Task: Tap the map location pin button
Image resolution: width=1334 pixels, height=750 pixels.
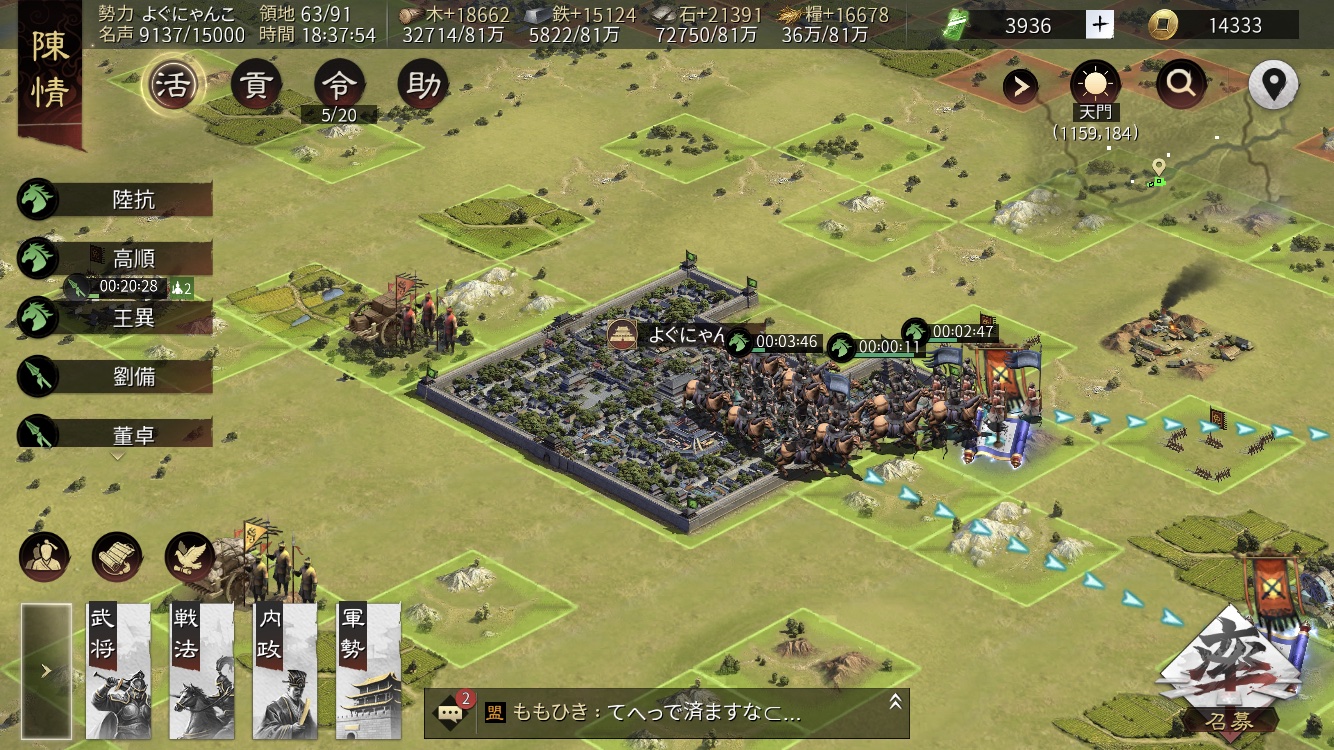Action: pyautogui.click(x=1273, y=86)
